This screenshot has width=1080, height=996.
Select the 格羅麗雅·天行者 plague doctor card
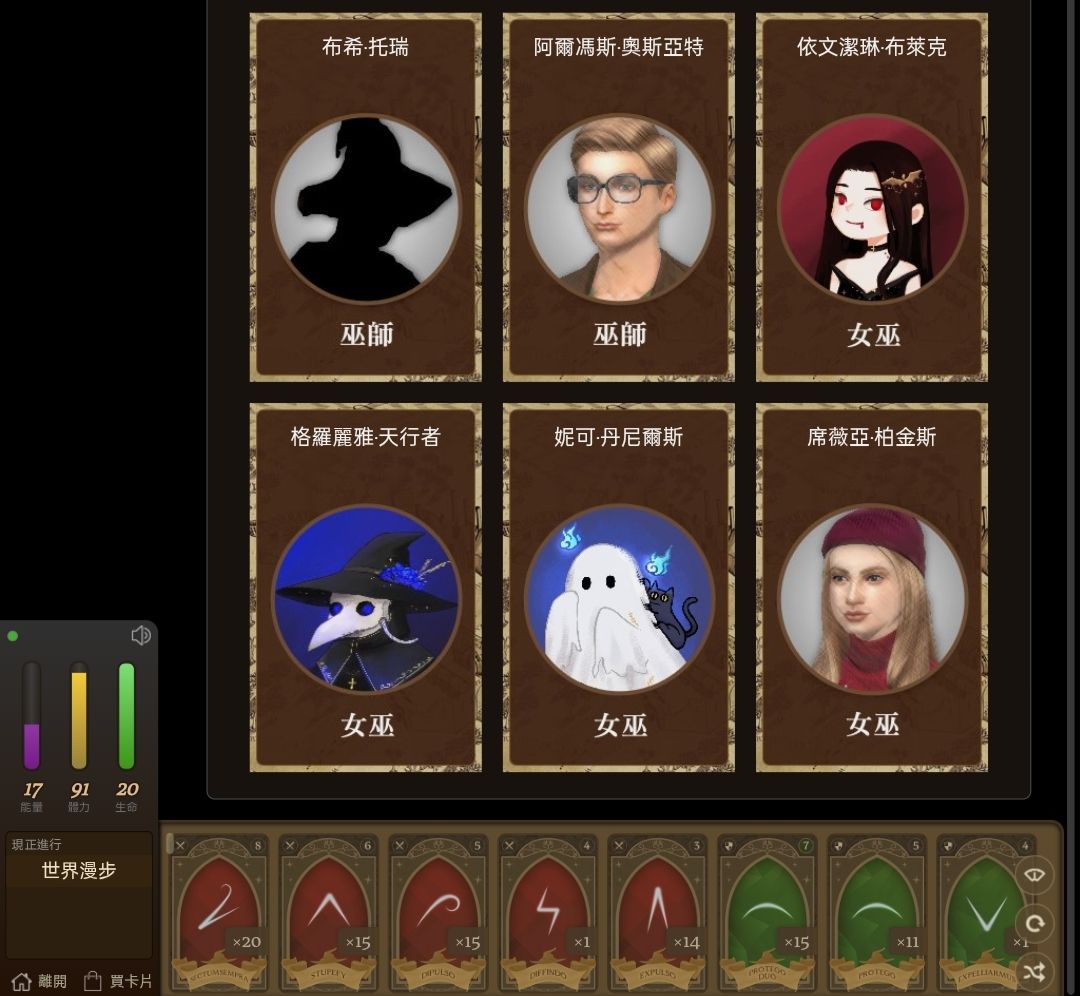point(365,587)
